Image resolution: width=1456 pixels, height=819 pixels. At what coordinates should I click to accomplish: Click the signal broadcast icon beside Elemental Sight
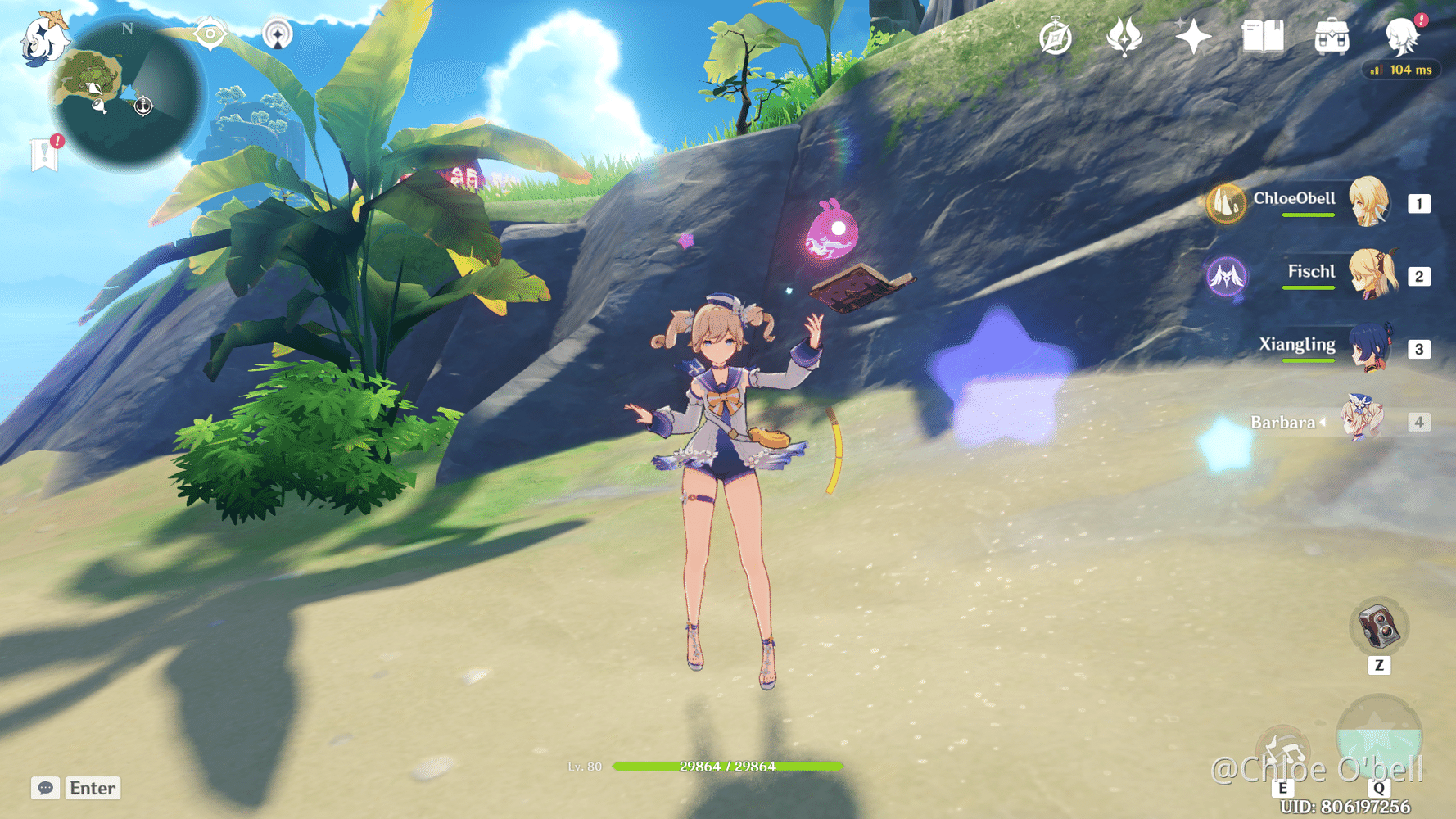pyautogui.click(x=278, y=34)
